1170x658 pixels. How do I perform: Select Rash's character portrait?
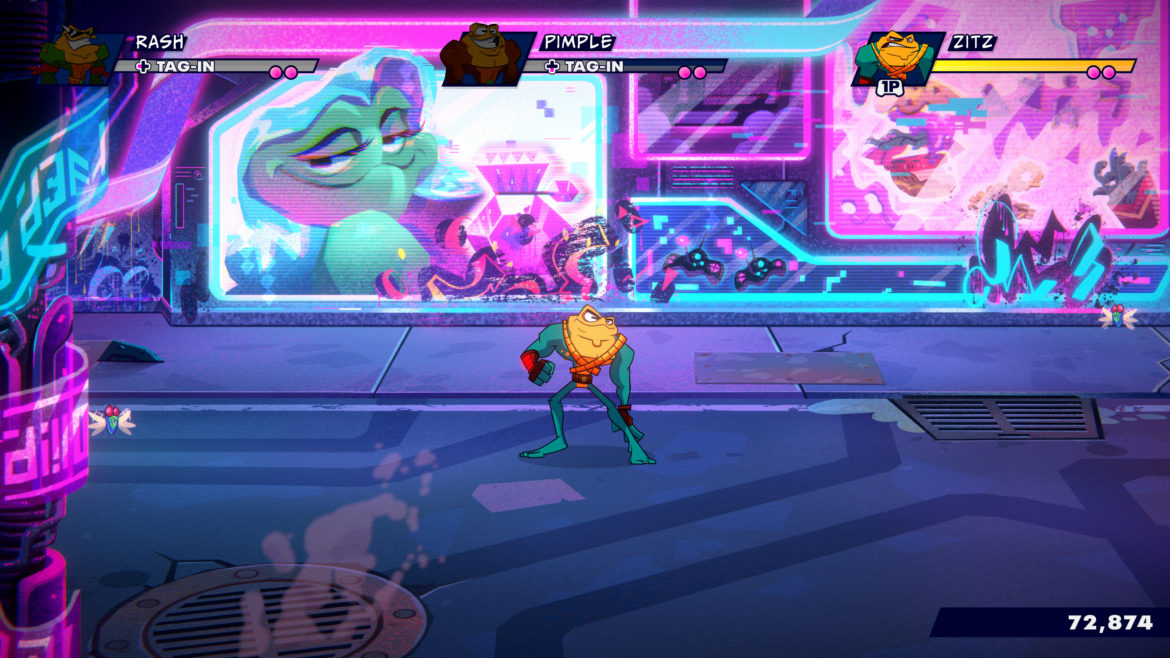tap(79, 55)
